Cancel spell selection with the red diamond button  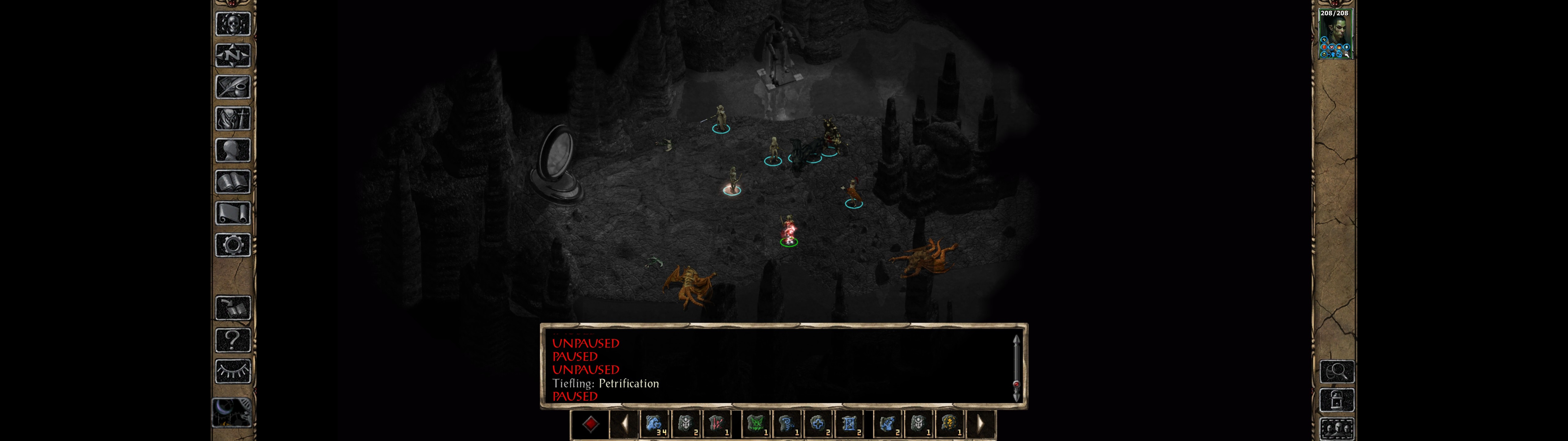590,424
